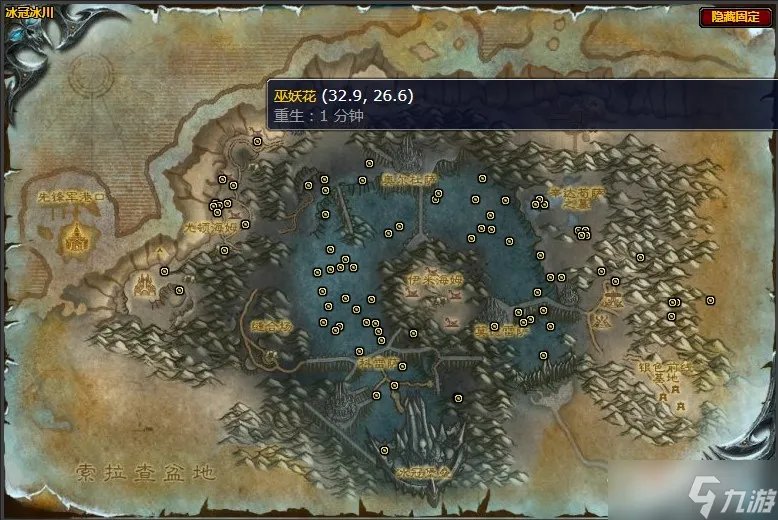
Task: Choose the southernmost herb node marker on the map
Action: tap(385, 451)
